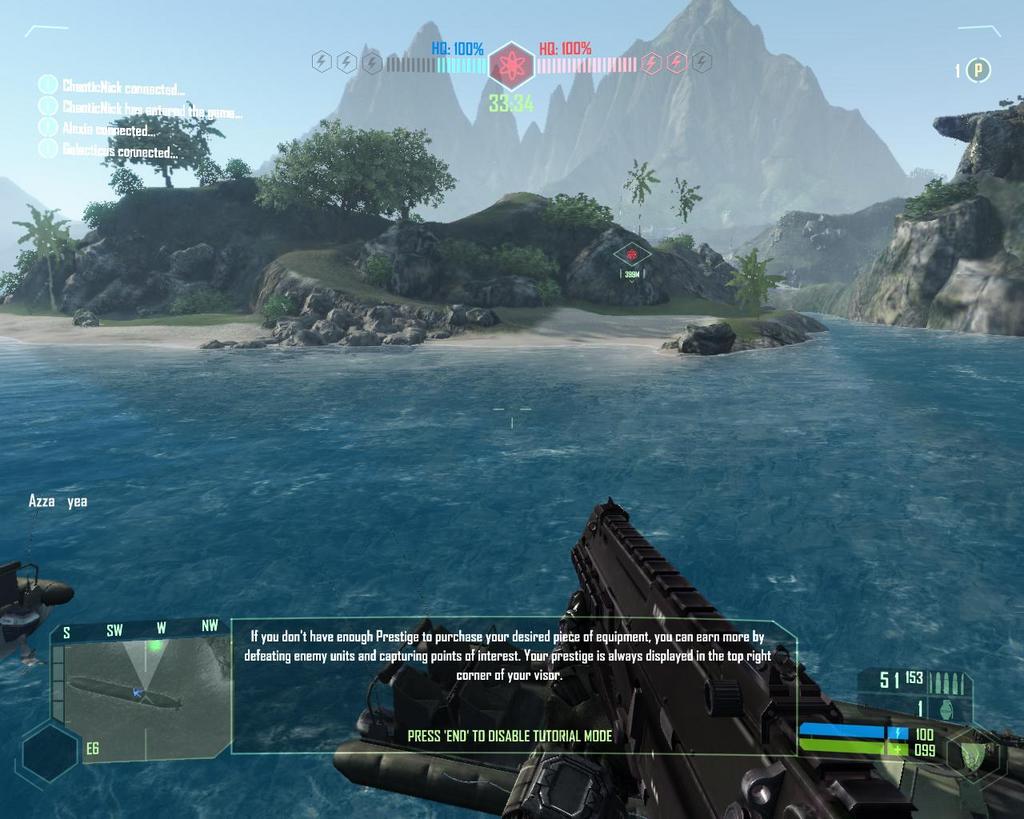
Task: Click the red objective marker showing 399M
Action: pos(631,256)
